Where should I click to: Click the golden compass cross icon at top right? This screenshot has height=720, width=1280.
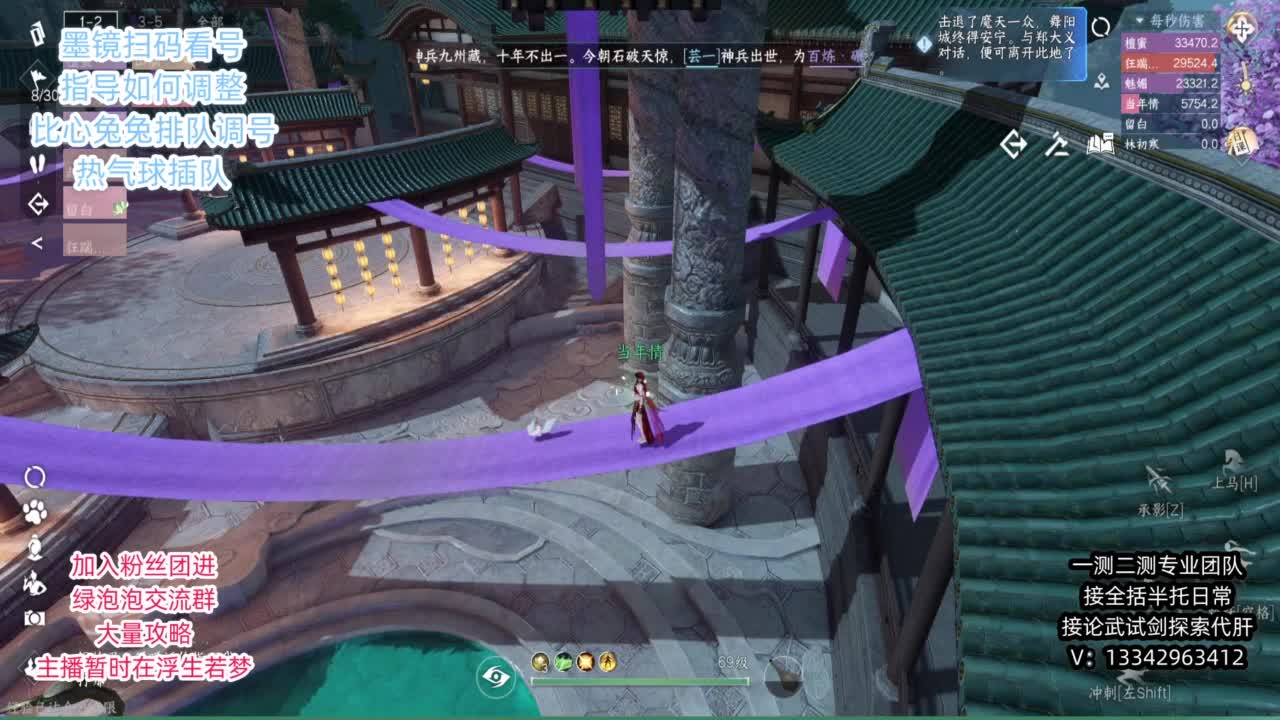click(x=1243, y=27)
